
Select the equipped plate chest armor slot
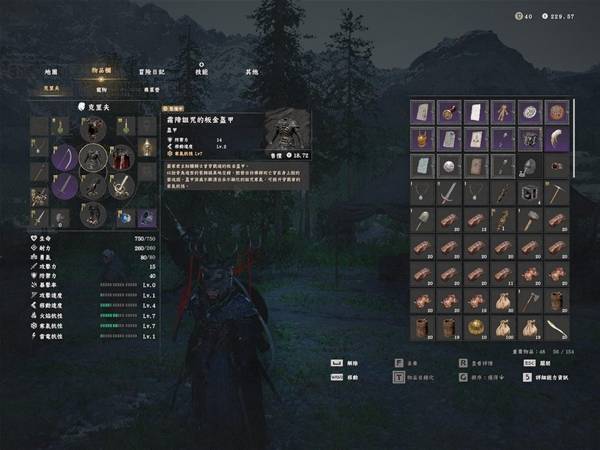click(x=93, y=156)
